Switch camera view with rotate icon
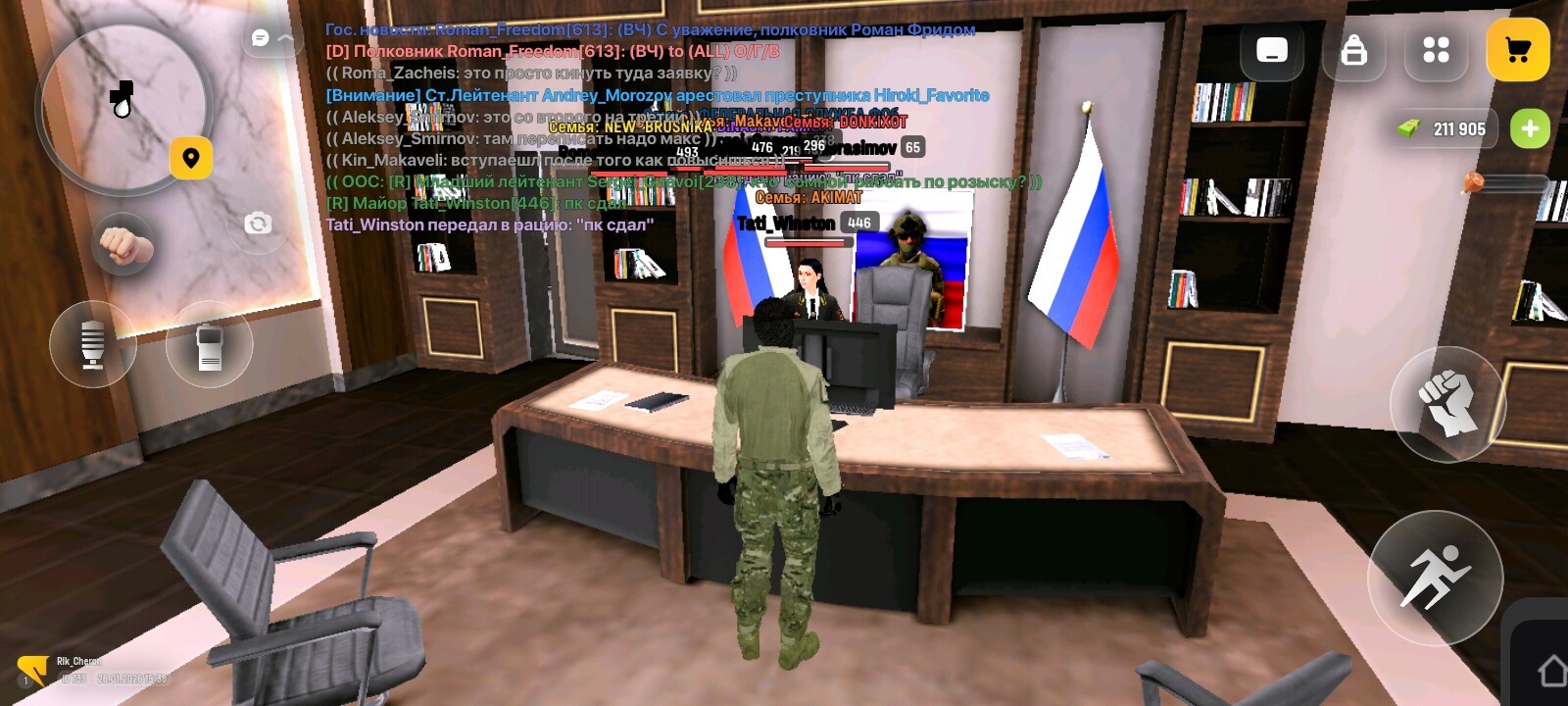The image size is (1568, 706). [x=258, y=223]
